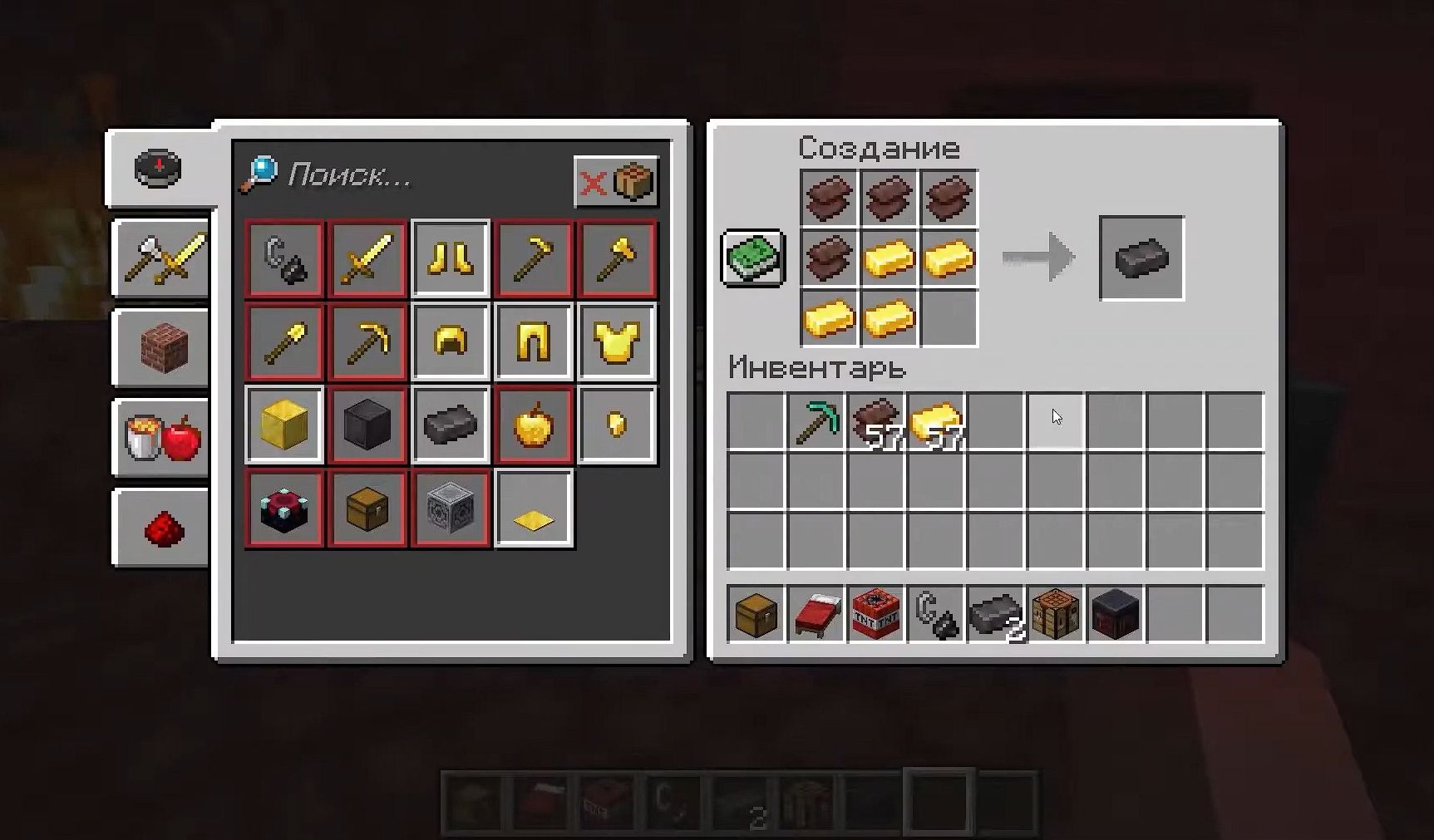Viewport: 1434px width, 840px height.
Task: Toggle the green recipe book button
Action: (753, 258)
